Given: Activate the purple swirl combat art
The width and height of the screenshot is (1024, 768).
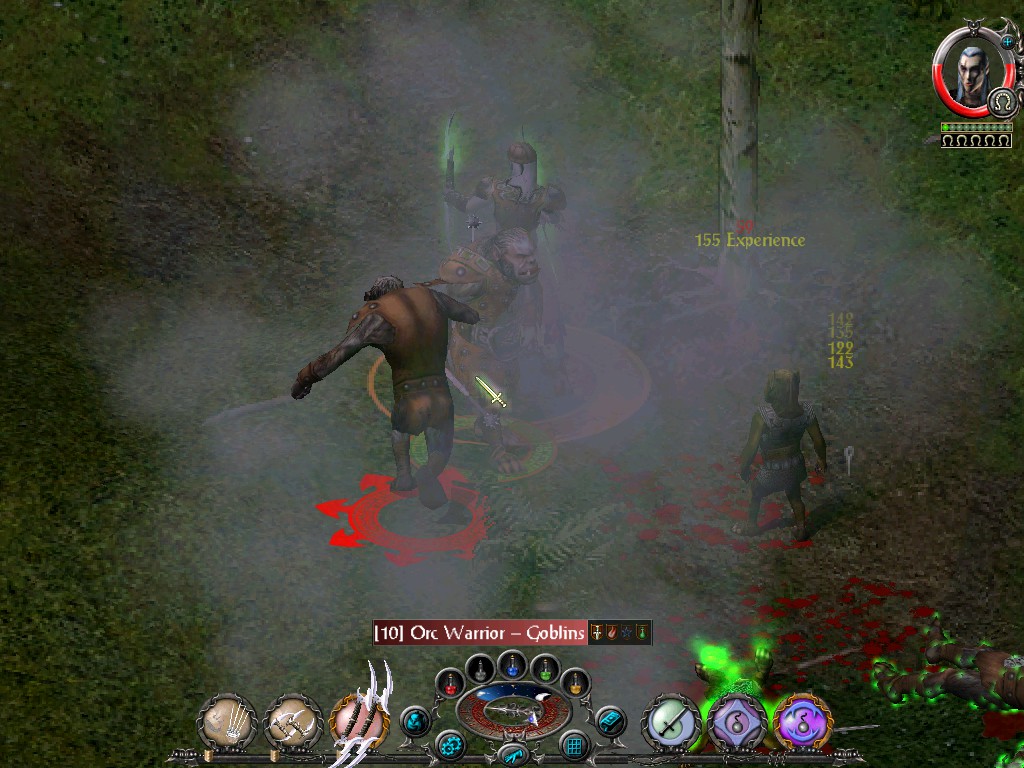Looking at the screenshot, I should [802, 722].
